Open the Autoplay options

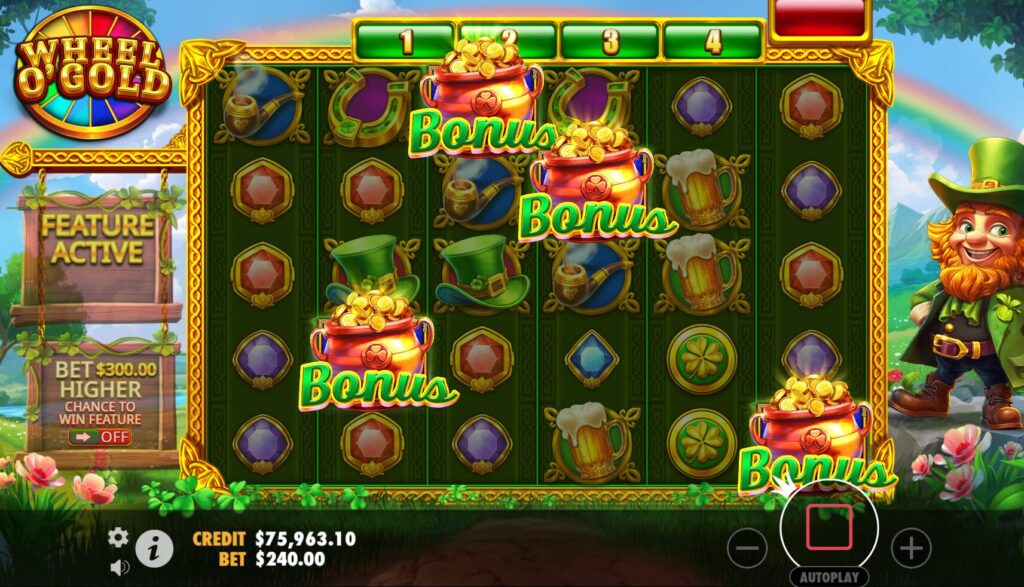(829, 577)
